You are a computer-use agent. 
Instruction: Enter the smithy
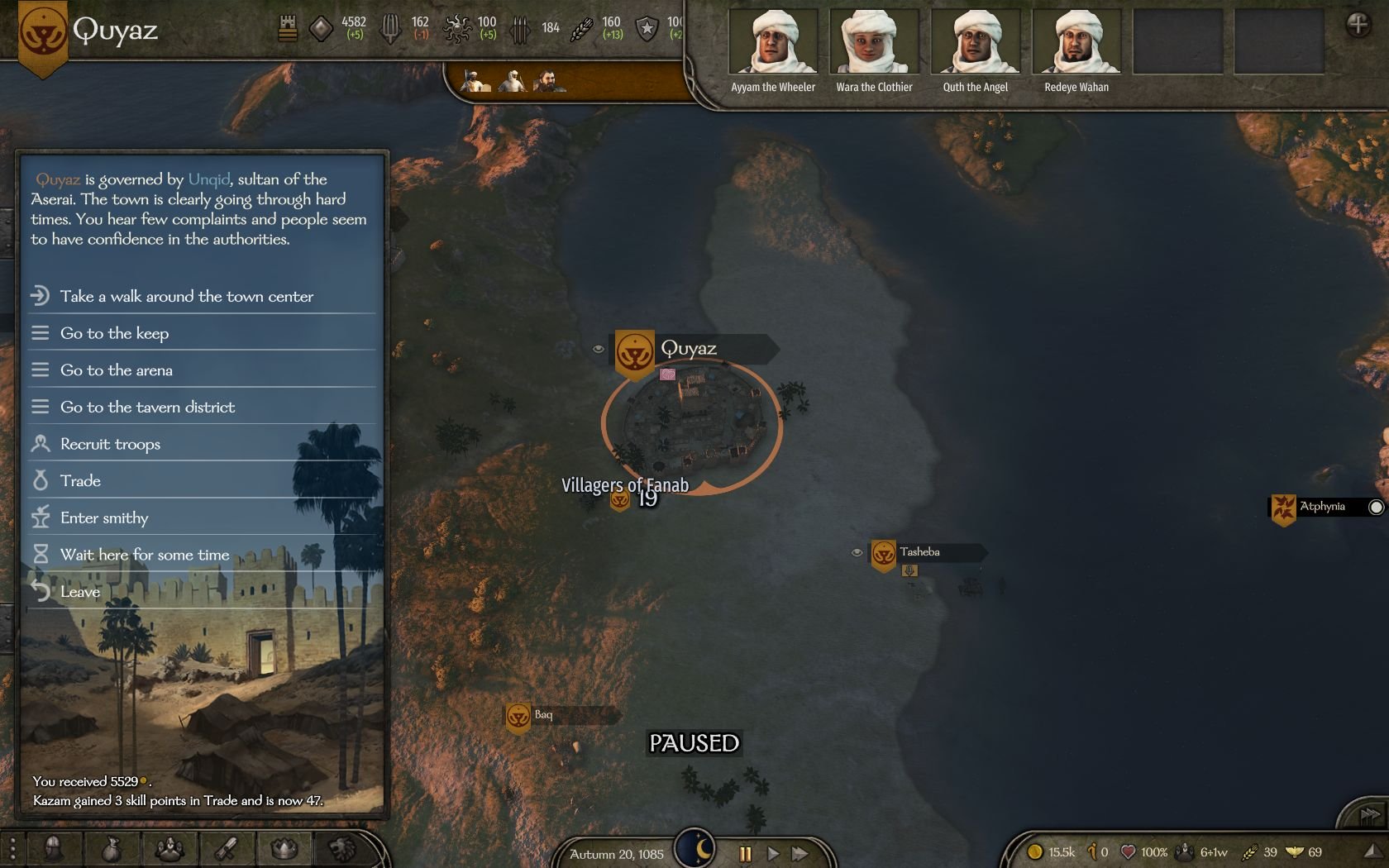point(104,518)
